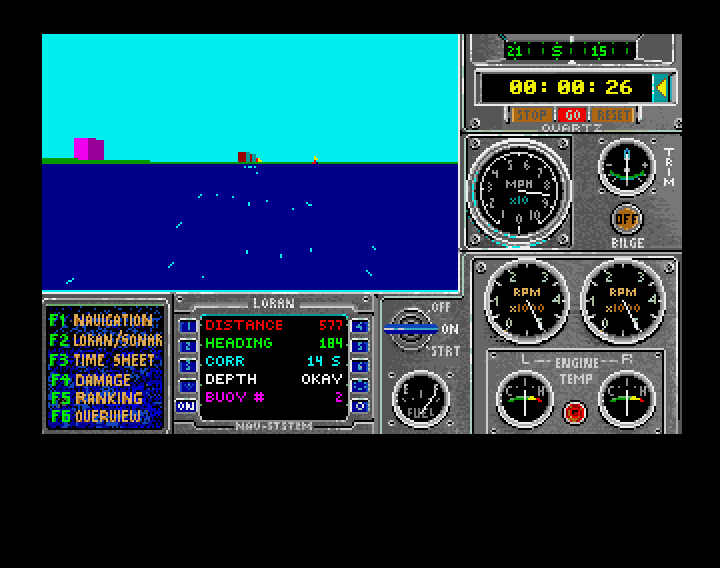Screen dimensions: 720x568
Task: Turn the ignition key switch
Action: point(411,327)
